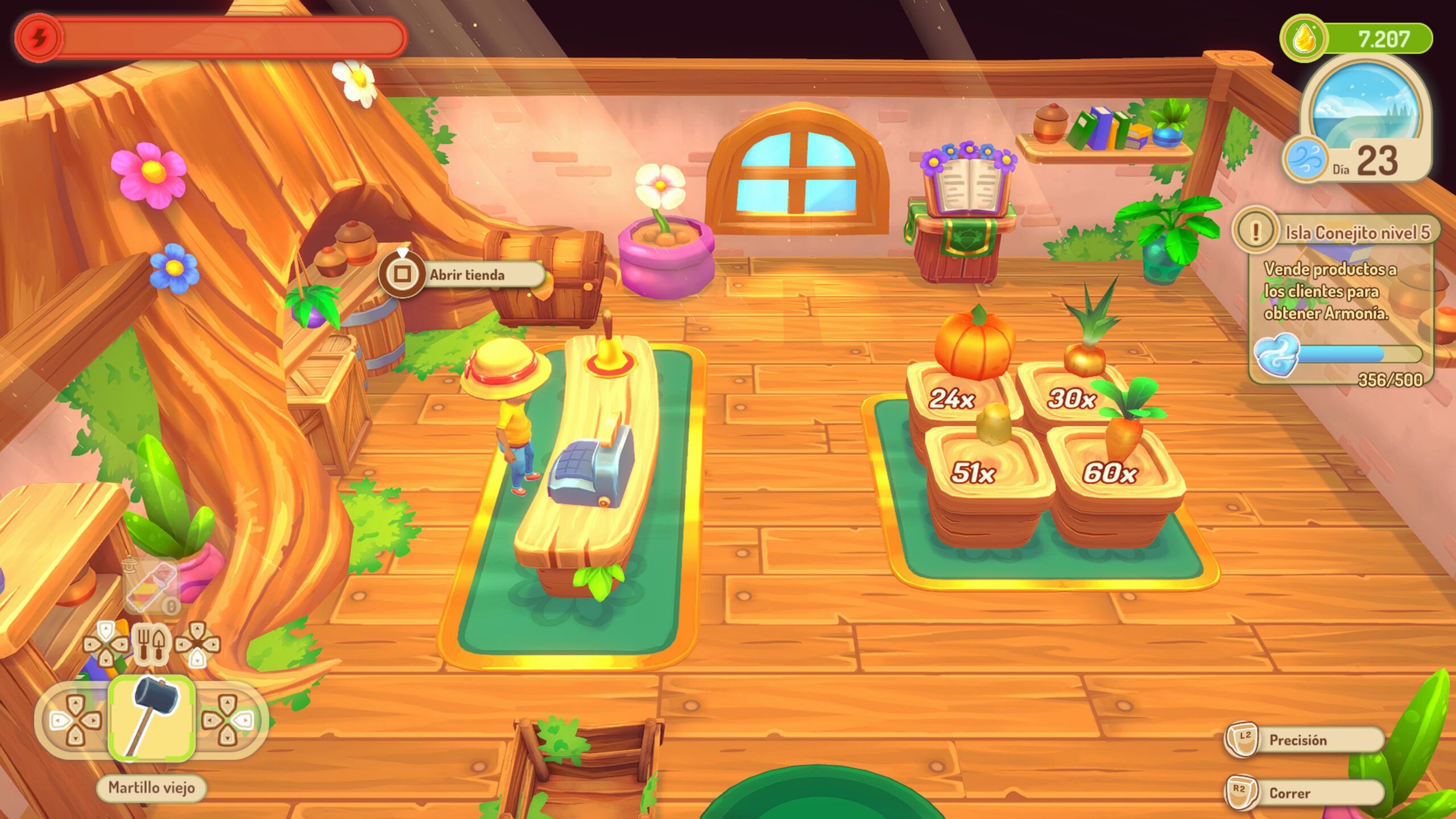
Task: Open the garden tools category icon
Action: pyautogui.click(x=151, y=644)
